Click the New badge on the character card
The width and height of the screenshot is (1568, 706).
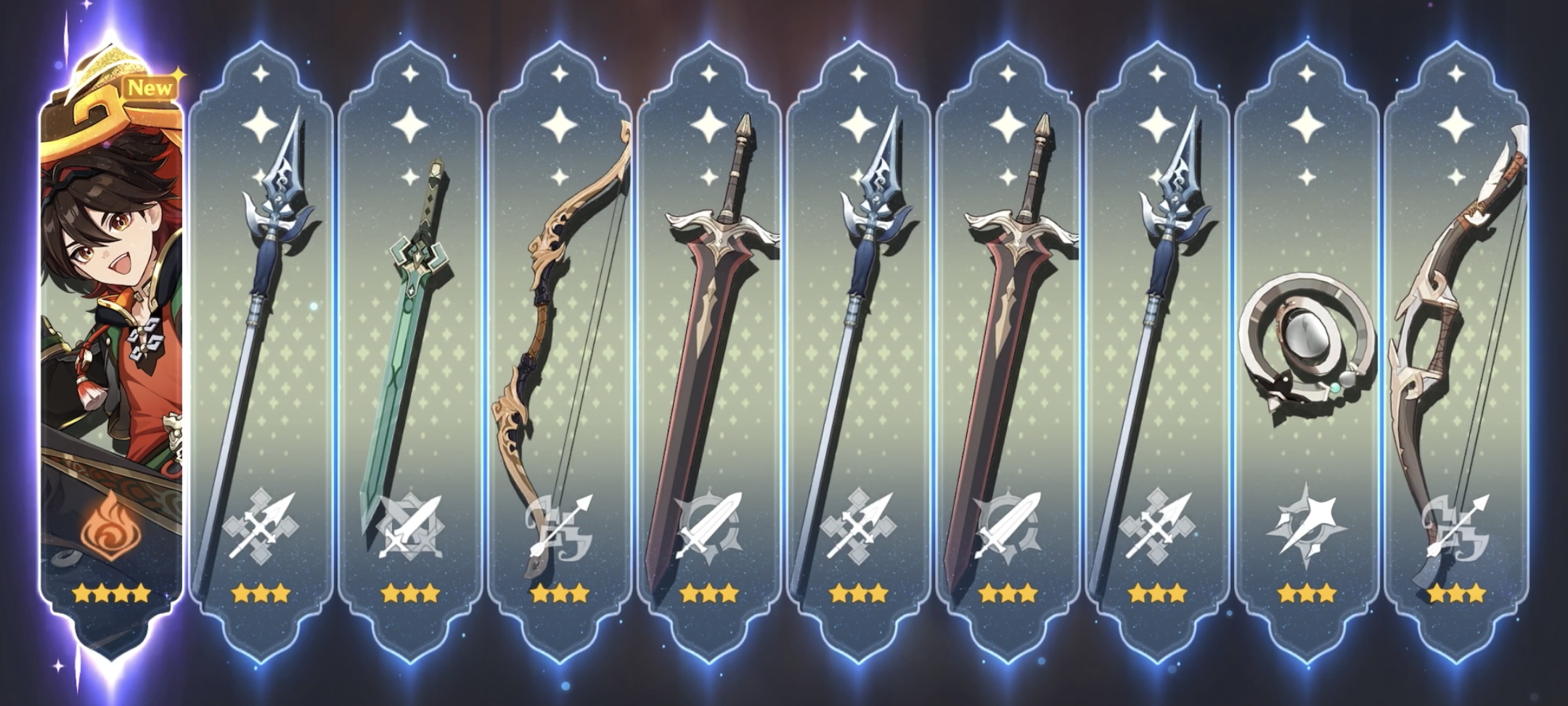click(x=150, y=87)
